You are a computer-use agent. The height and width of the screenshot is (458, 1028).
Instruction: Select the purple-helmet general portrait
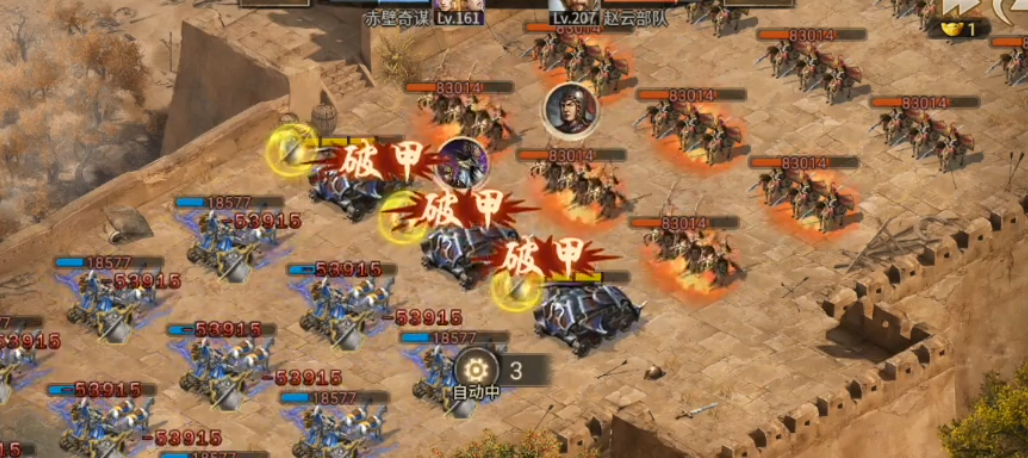click(x=462, y=161)
